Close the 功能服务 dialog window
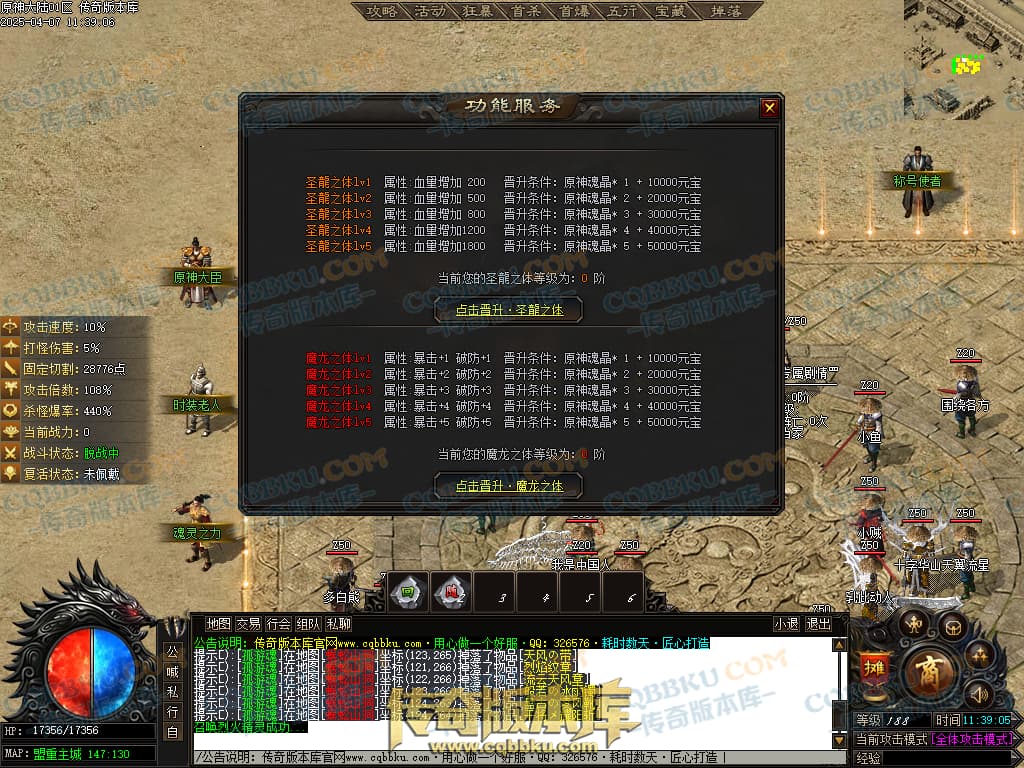 [x=769, y=108]
